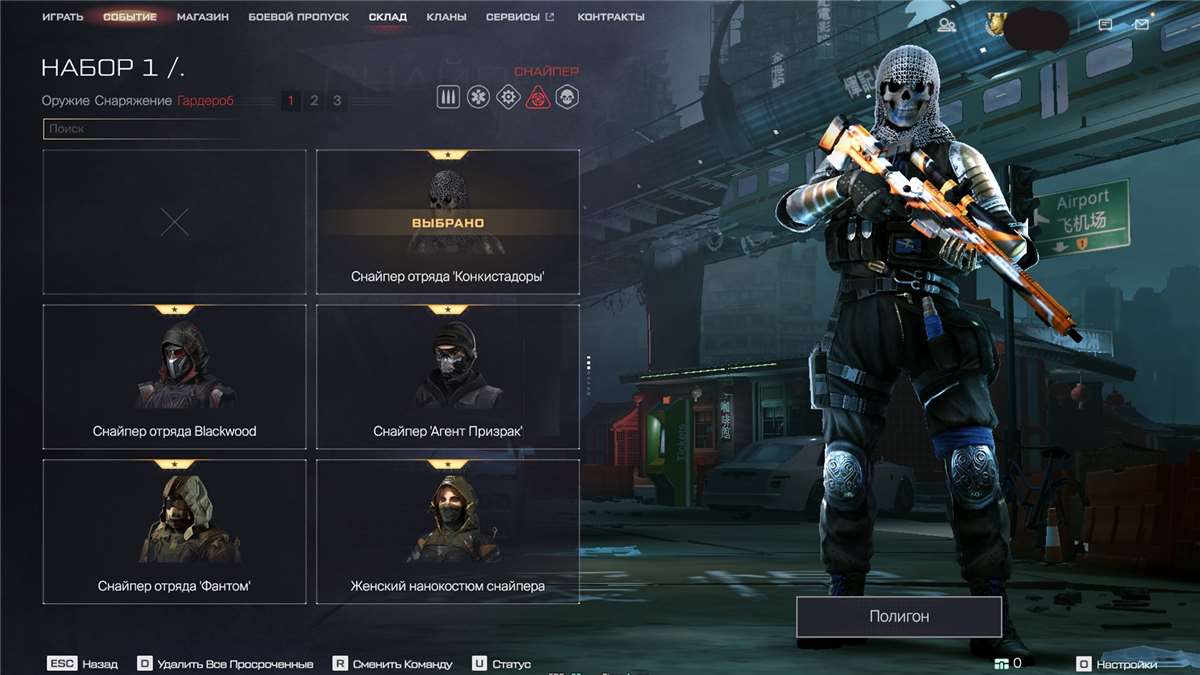1200x675 pixels.
Task: Open the Магазин shop
Action: coord(203,17)
